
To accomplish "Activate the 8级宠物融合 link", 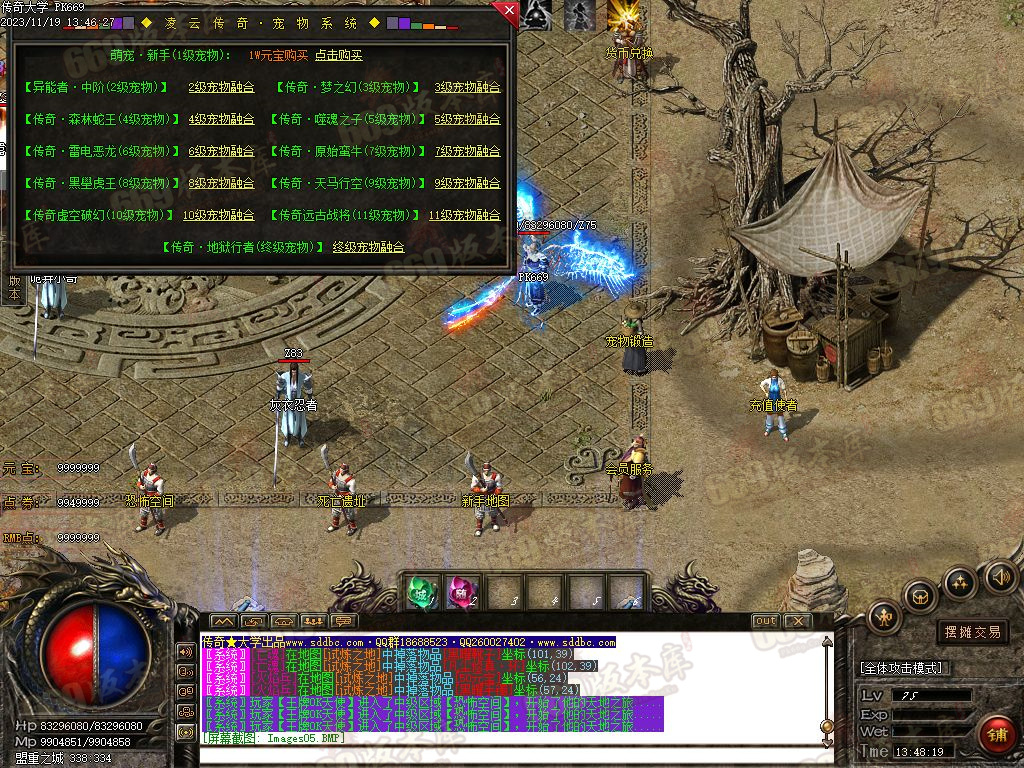I will pyautogui.click(x=221, y=183).
